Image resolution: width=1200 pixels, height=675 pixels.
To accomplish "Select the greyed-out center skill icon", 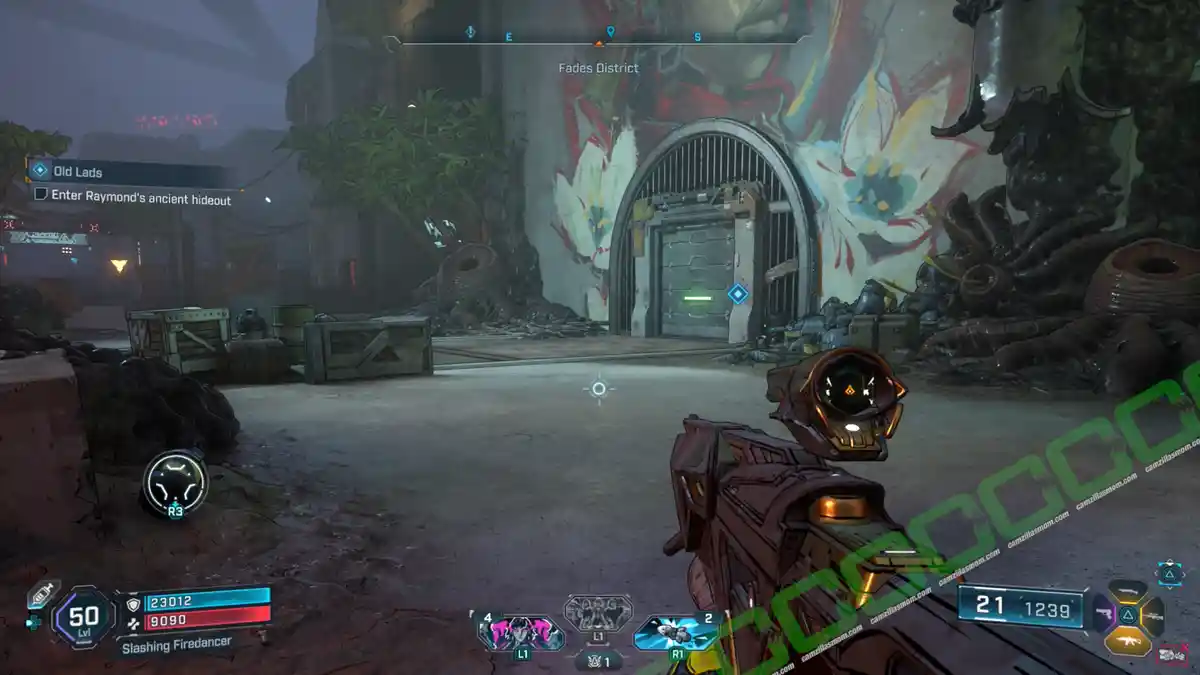I will point(598,613).
